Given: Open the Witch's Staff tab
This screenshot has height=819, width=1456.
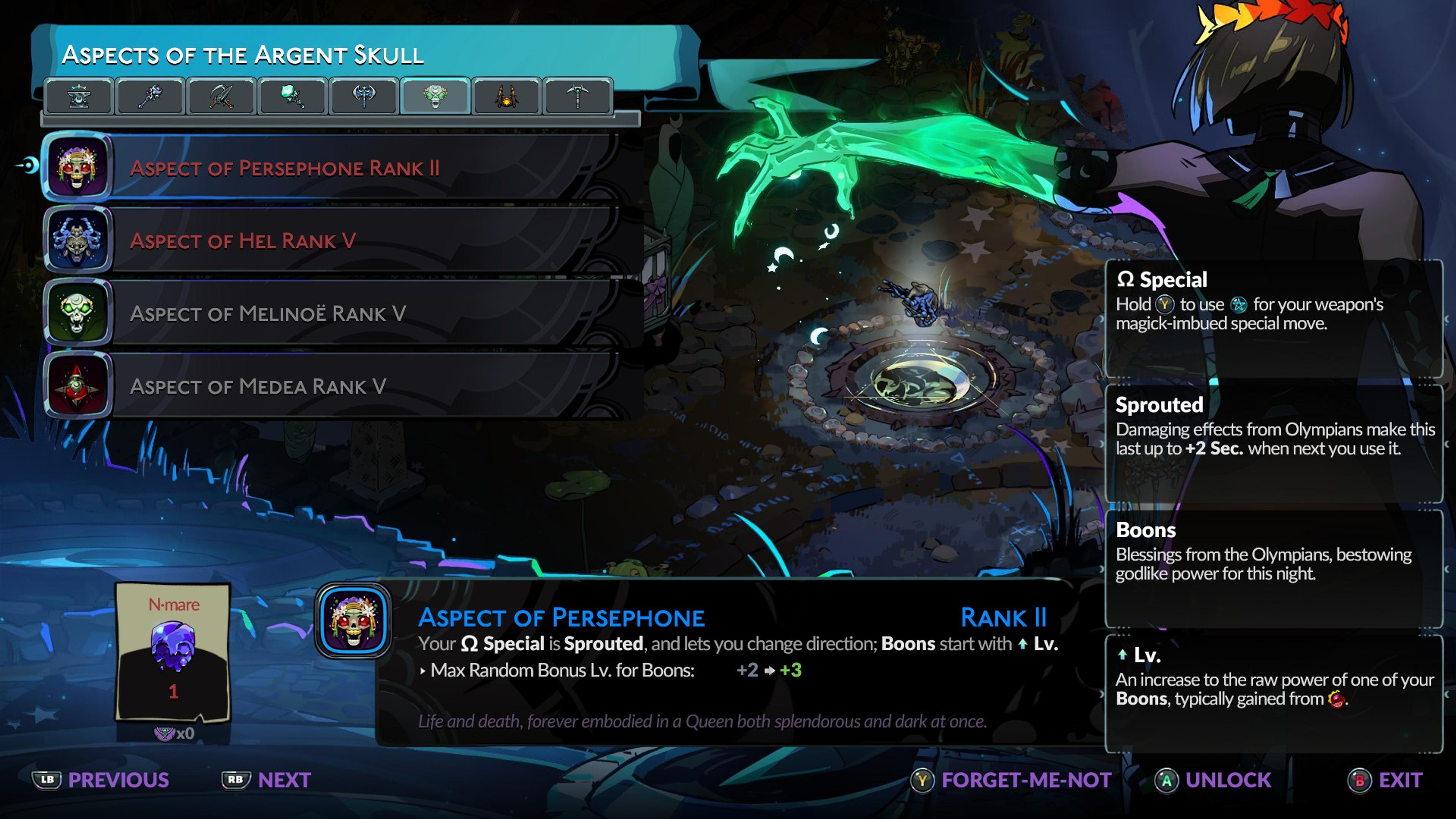Looking at the screenshot, I should tap(150, 97).
